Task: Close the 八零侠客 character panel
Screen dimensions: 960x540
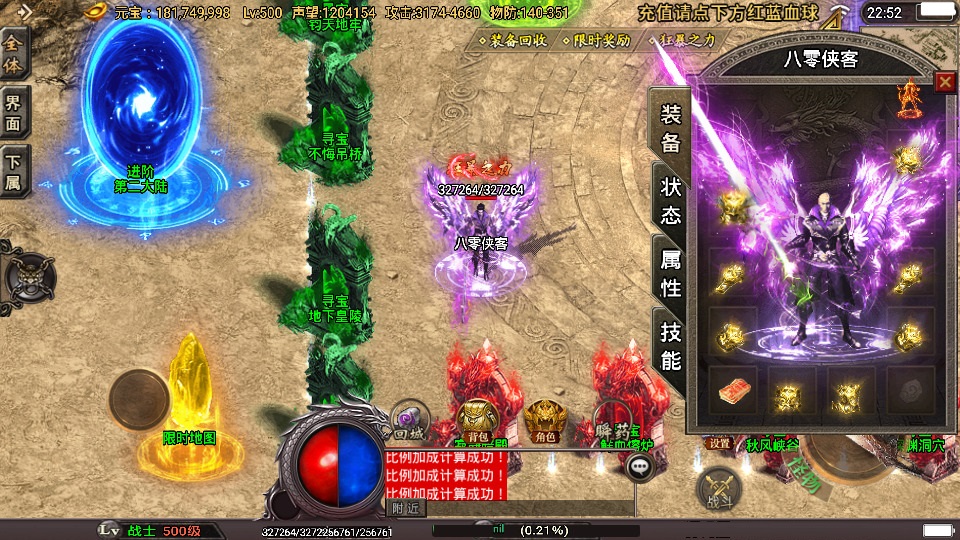Action: 944,82
